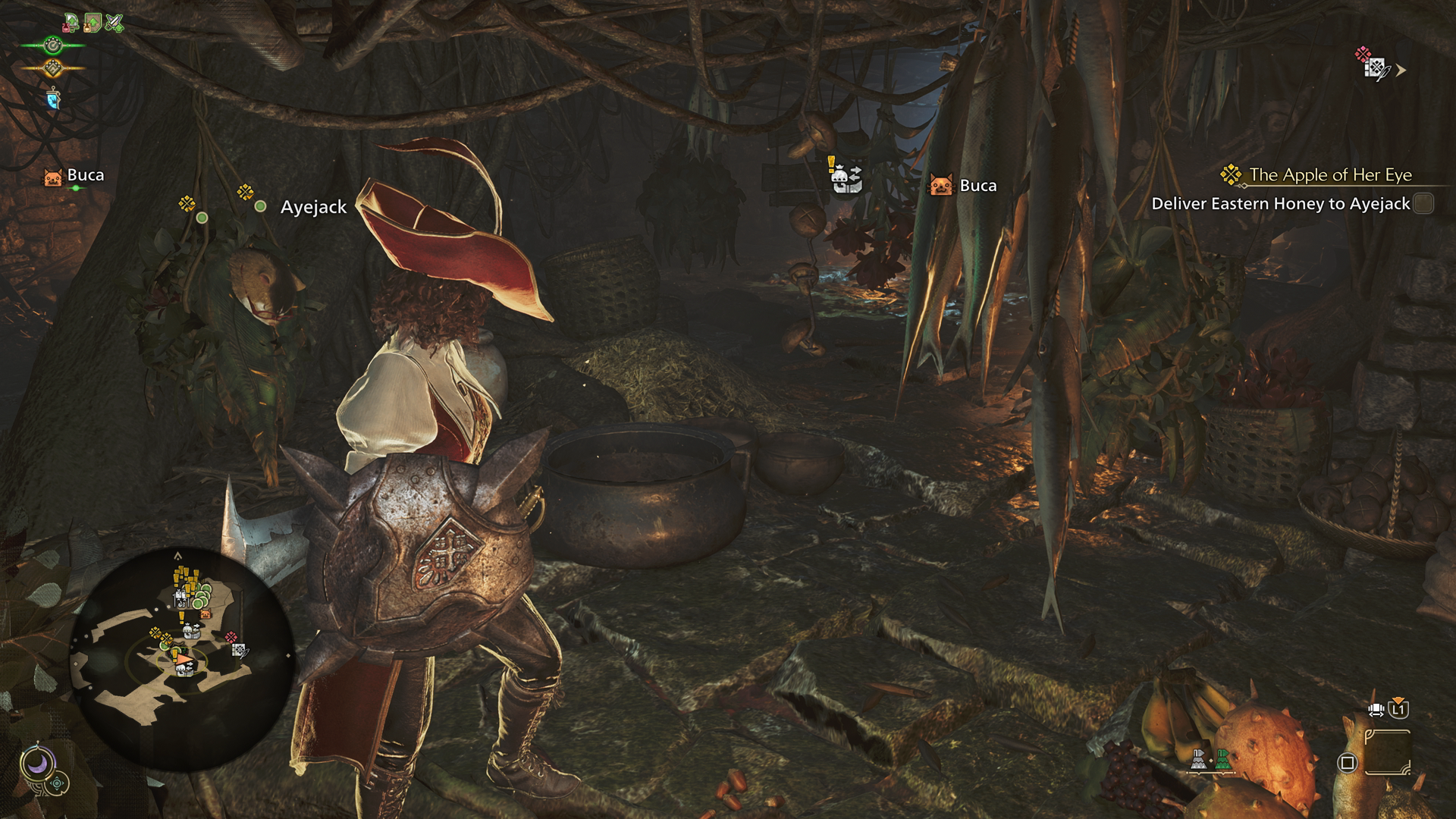The height and width of the screenshot is (819, 1456).
Task: Select the blue shield status icon
Action: click(x=52, y=99)
